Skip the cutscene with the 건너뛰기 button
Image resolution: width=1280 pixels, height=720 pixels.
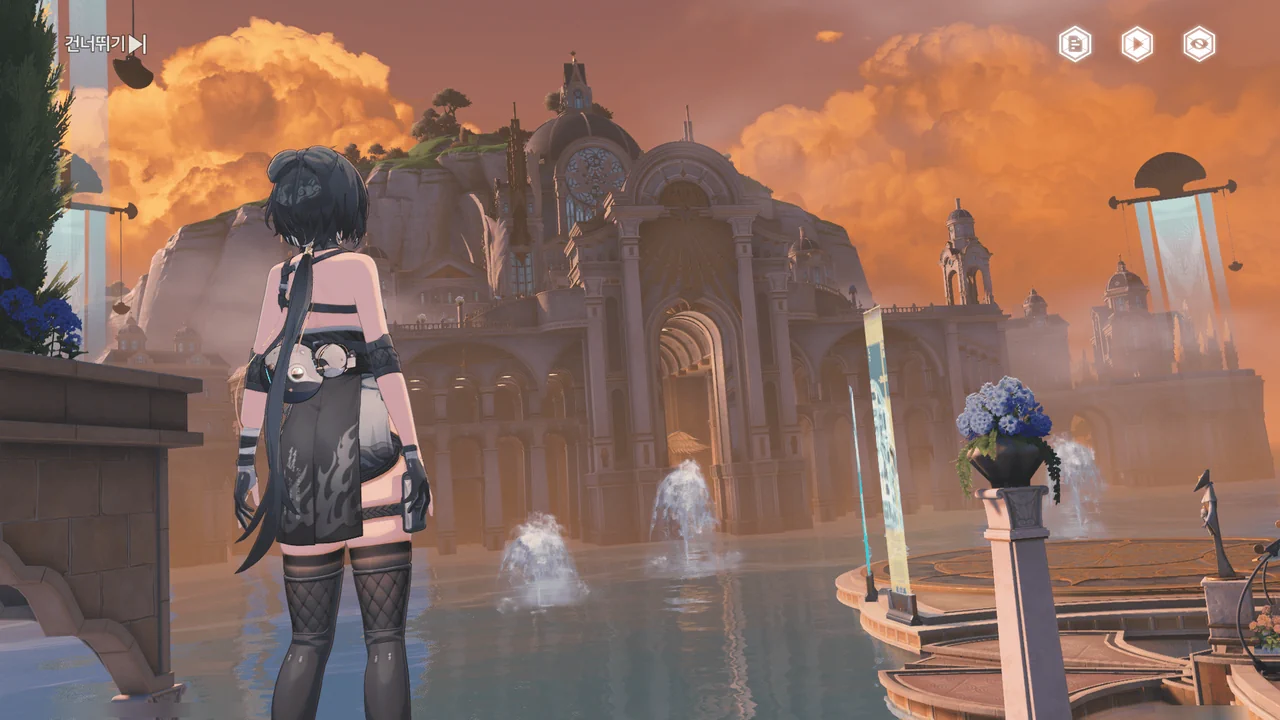pyautogui.click(x=105, y=44)
